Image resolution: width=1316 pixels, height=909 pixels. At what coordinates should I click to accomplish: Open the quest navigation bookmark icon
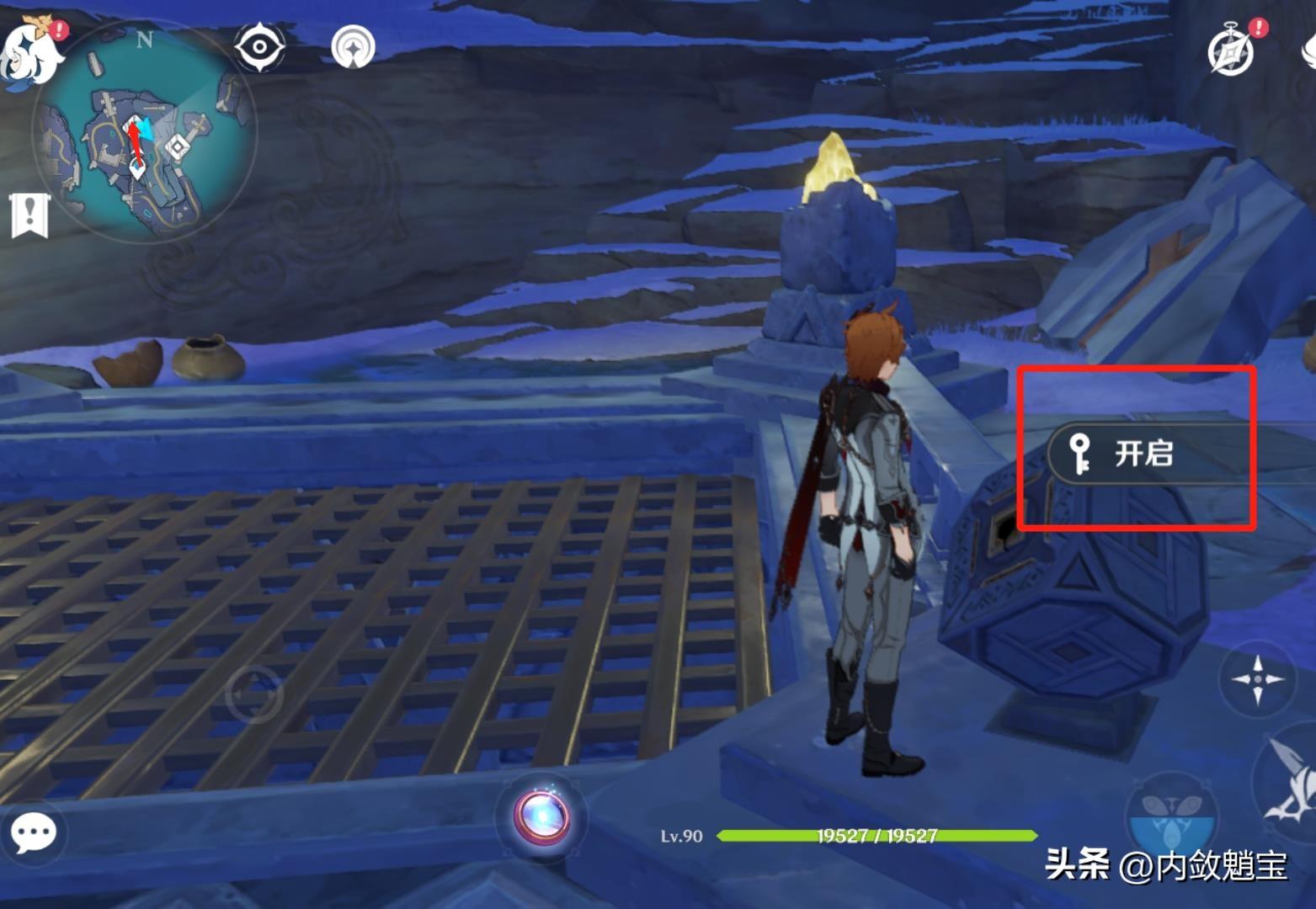pyautogui.click(x=29, y=214)
